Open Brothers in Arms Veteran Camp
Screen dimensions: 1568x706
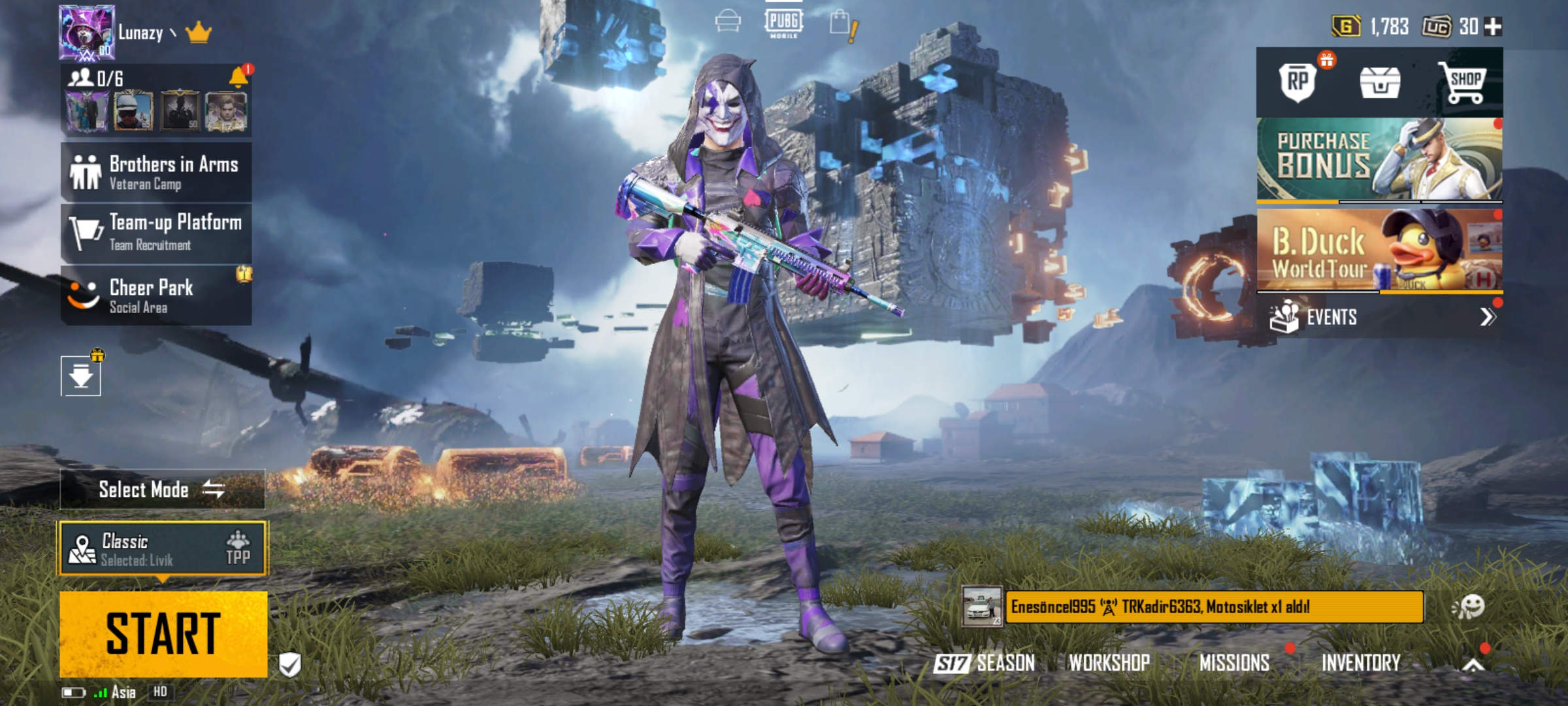pyautogui.click(x=156, y=172)
